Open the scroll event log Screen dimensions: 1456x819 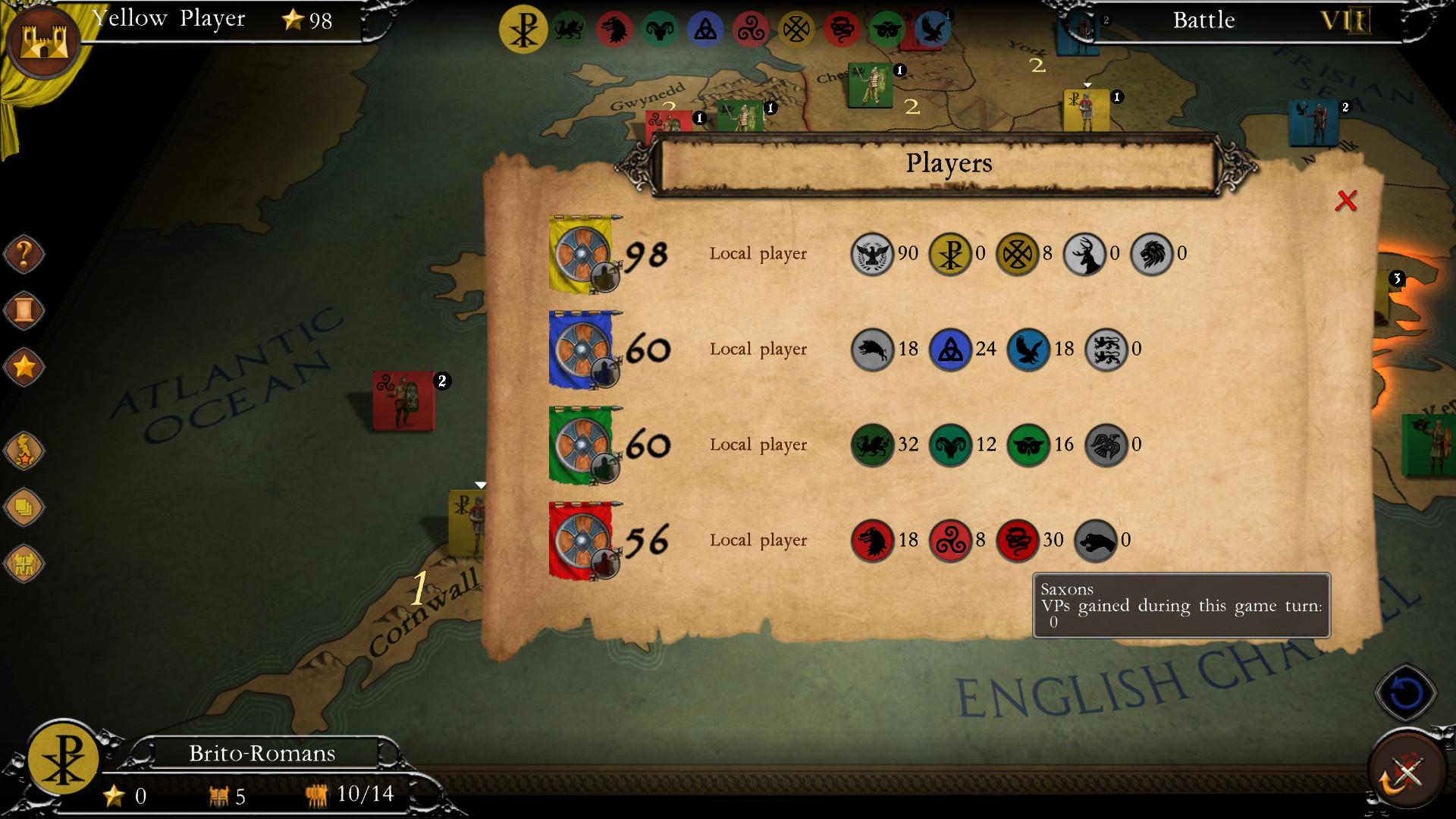pyautogui.click(x=23, y=311)
